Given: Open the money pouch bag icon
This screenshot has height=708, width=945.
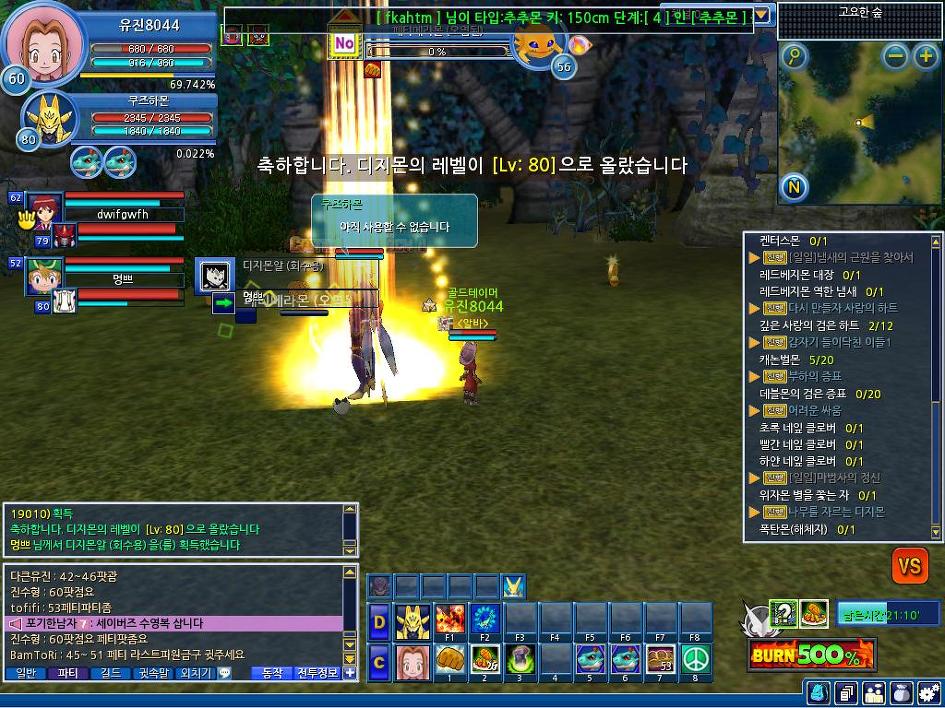Looking at the screenshot, I should click(x=901, y=692).
